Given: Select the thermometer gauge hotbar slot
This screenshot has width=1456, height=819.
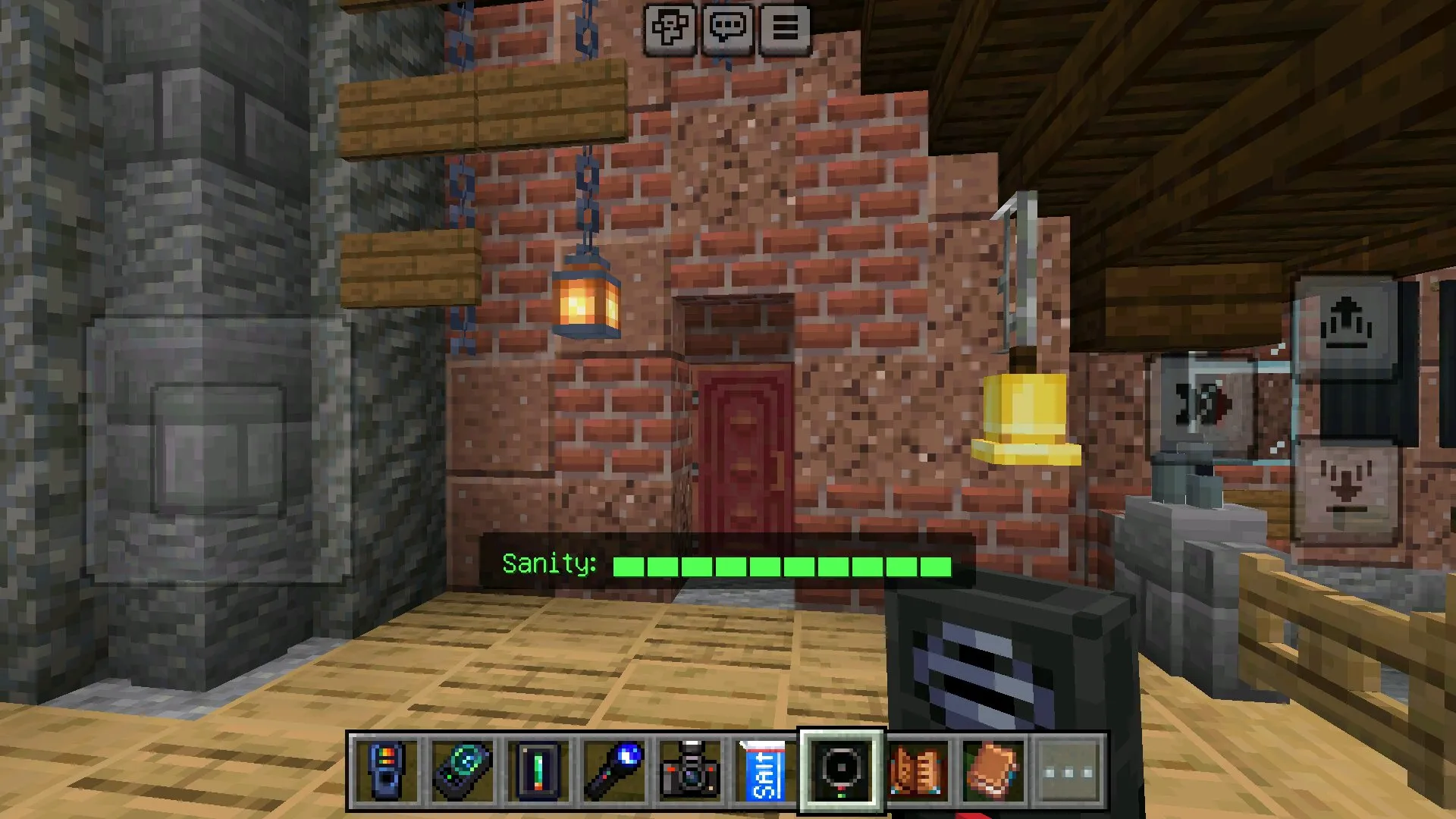Looking at the screenshot, I should click(x=538, y=771).
